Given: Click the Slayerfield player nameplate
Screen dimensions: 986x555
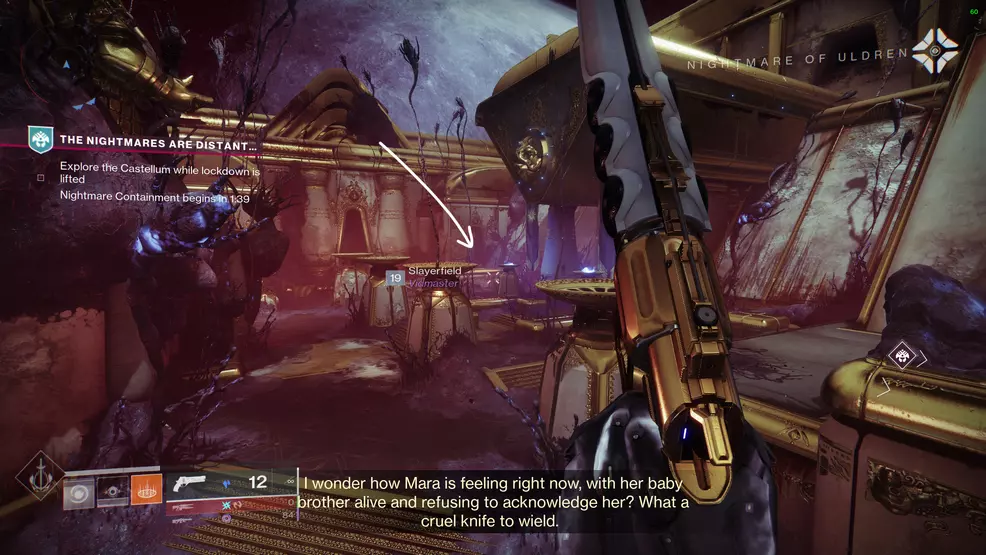Looking at the screenshot, I should tap(432, 277).
